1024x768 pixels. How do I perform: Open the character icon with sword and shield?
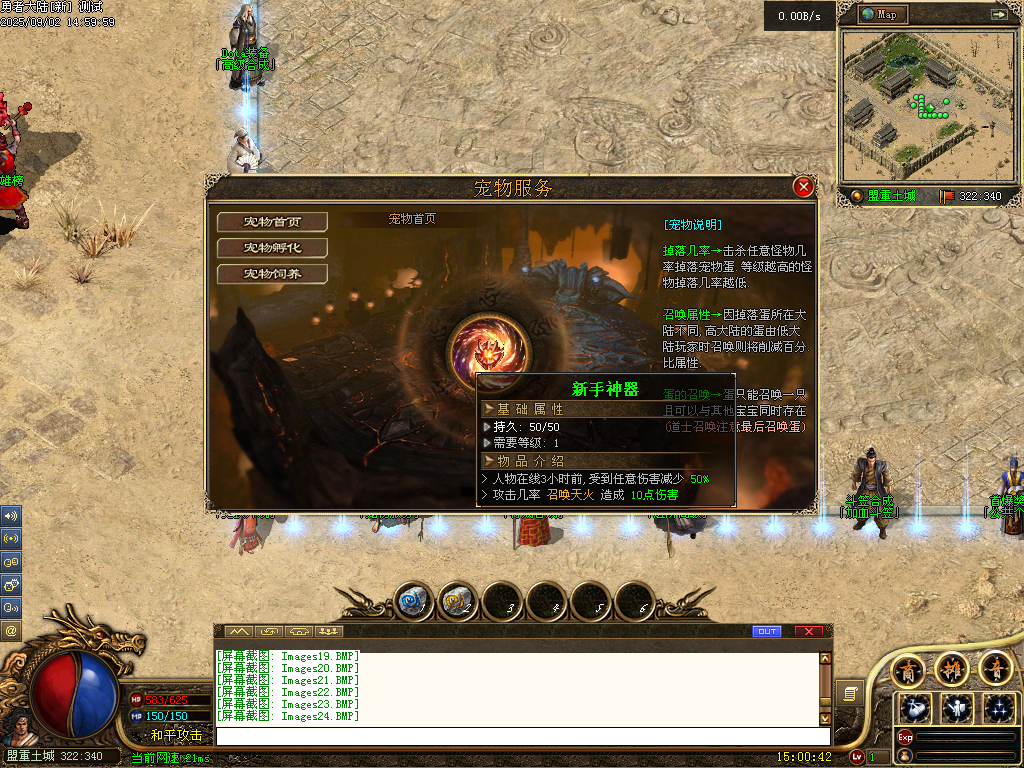point(957,708)
